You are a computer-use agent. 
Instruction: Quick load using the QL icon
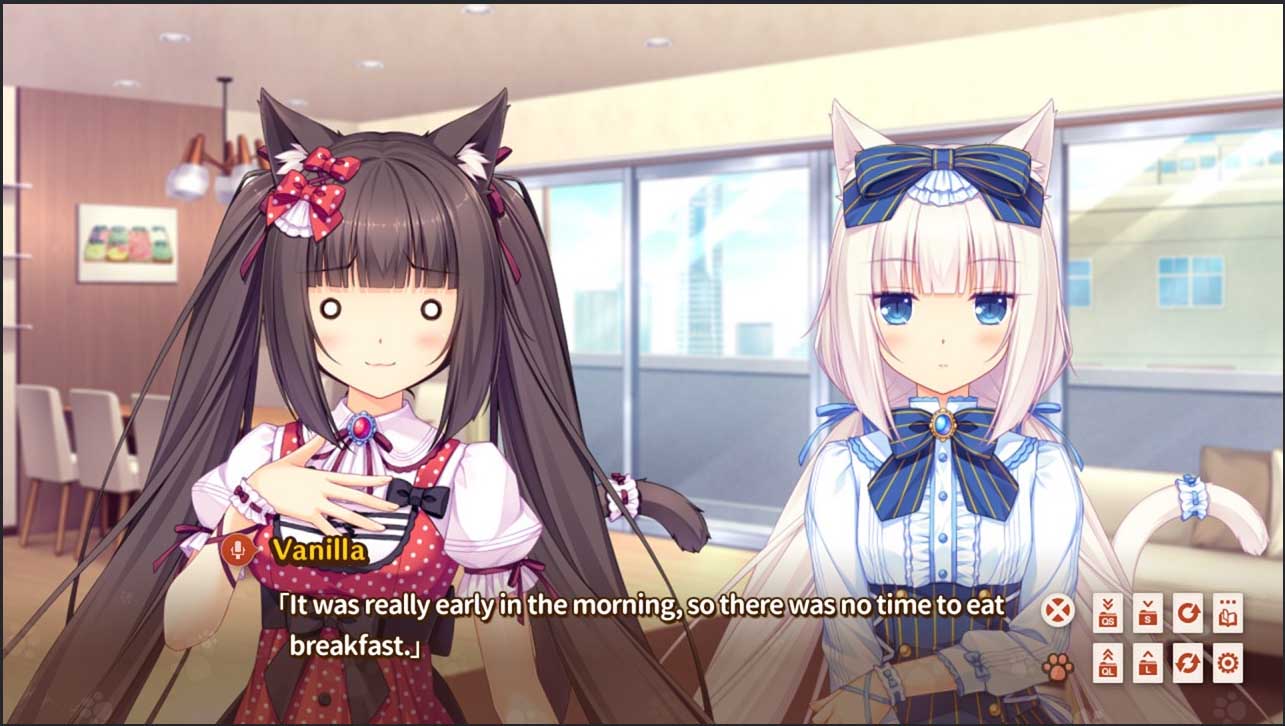click(x=1108, y=665)
